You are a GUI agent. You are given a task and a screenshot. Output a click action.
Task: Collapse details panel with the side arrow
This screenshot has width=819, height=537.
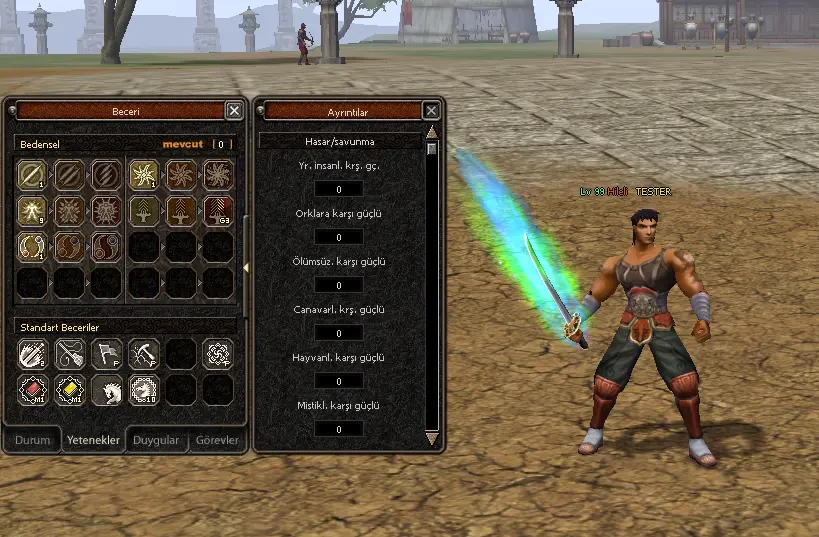[247, 267]
